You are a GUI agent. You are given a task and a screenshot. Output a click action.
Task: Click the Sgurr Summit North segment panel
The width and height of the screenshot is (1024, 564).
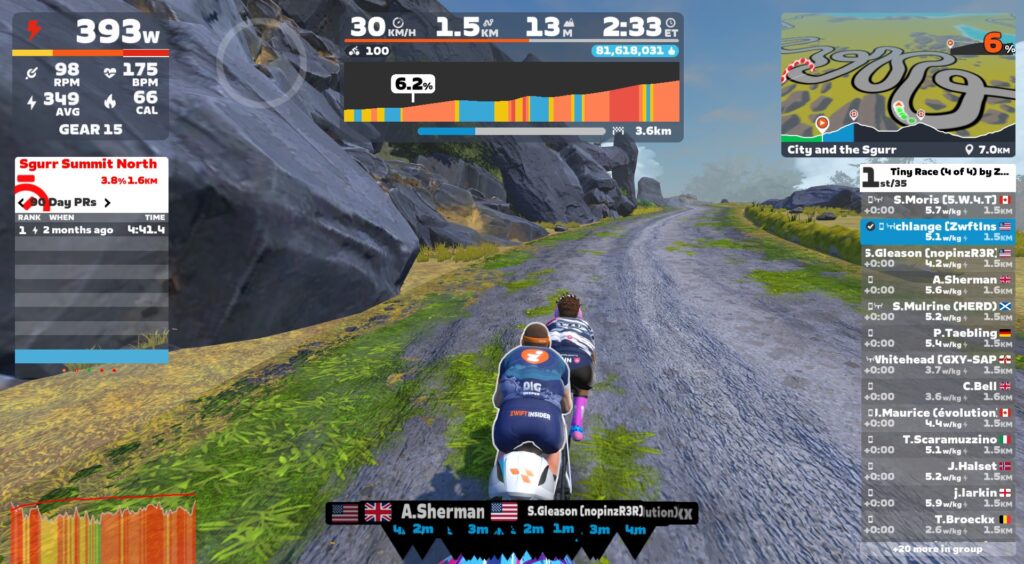pos(90,171)
